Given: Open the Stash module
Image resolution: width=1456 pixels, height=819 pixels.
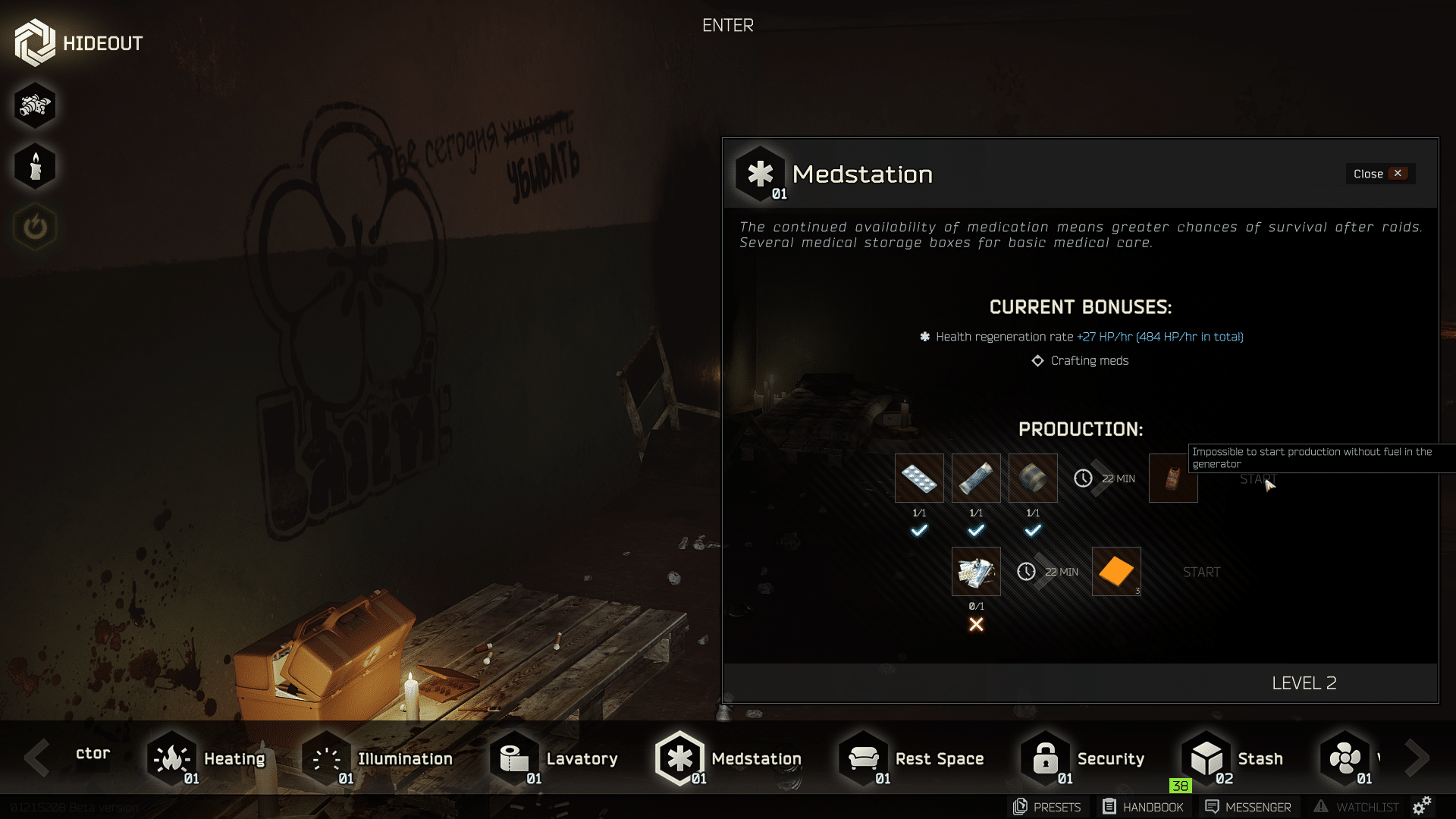Looking at the screenshot, I should pyautogui.click(x=1233, y=758).
